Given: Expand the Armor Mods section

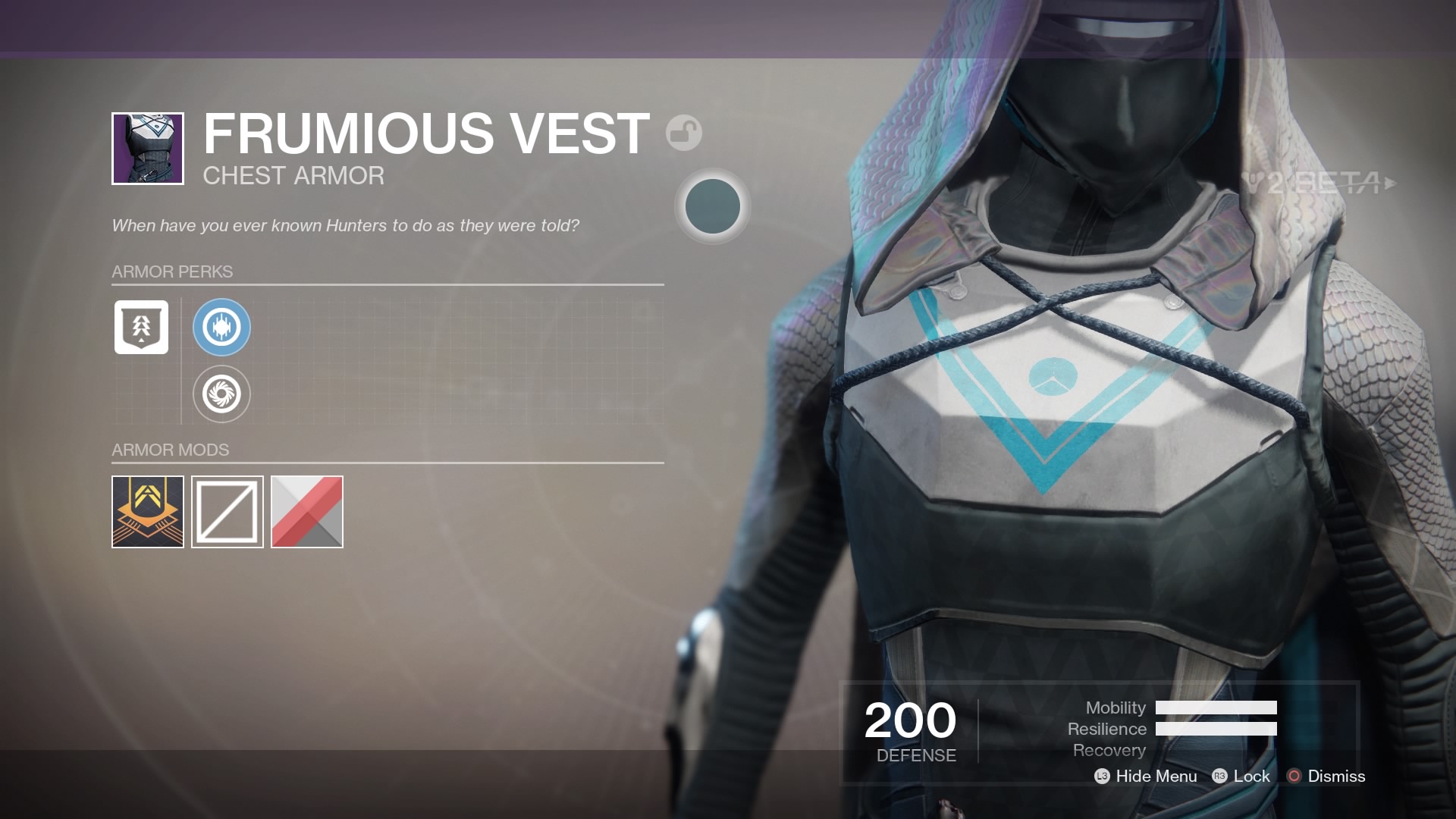Looking at the screenshot, I should [170, 450].
